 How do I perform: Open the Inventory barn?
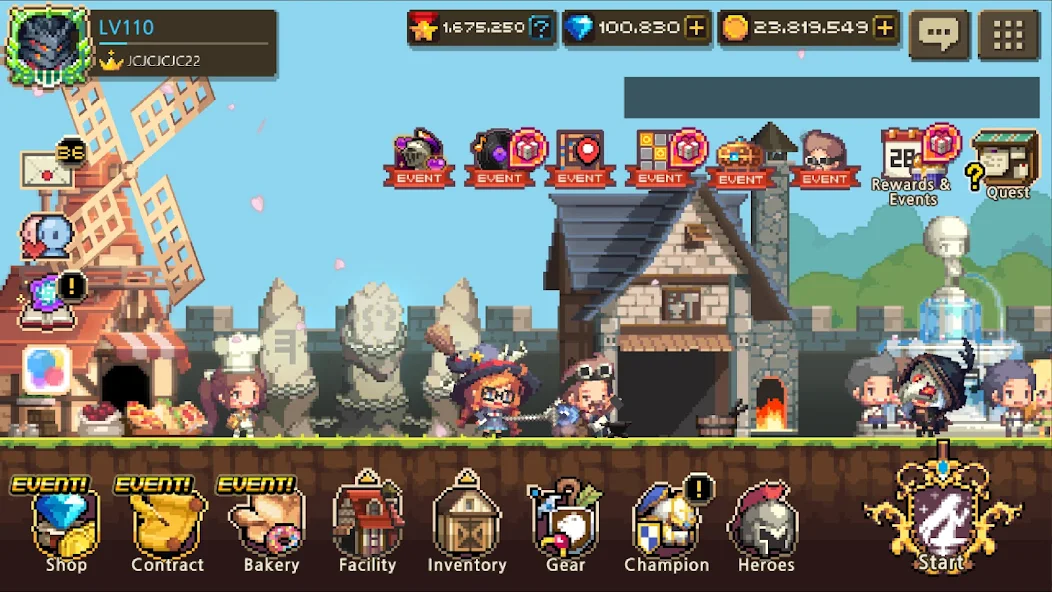[466, 526]
